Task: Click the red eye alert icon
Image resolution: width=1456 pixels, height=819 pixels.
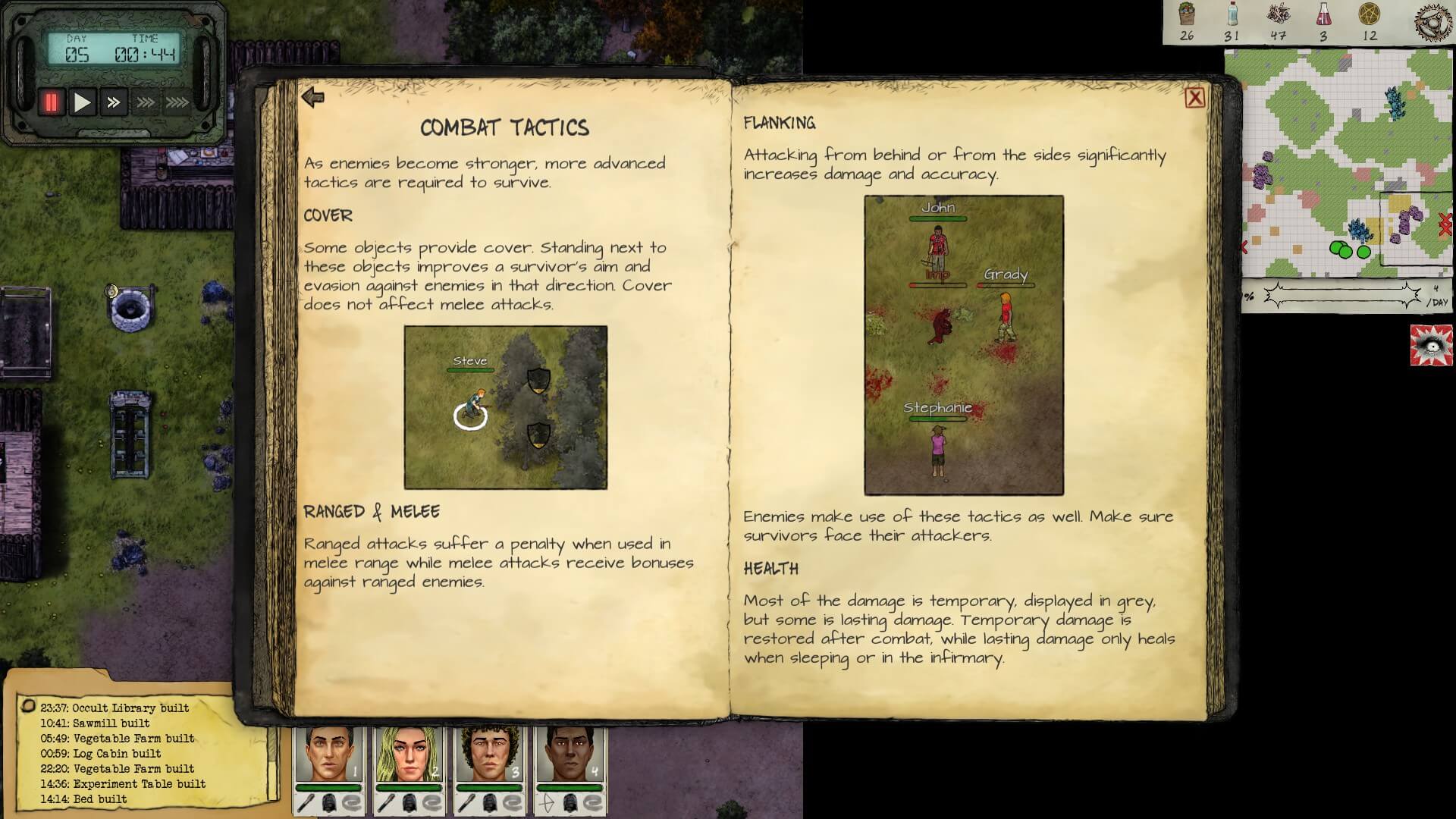Action: (x=1431, y=345)
